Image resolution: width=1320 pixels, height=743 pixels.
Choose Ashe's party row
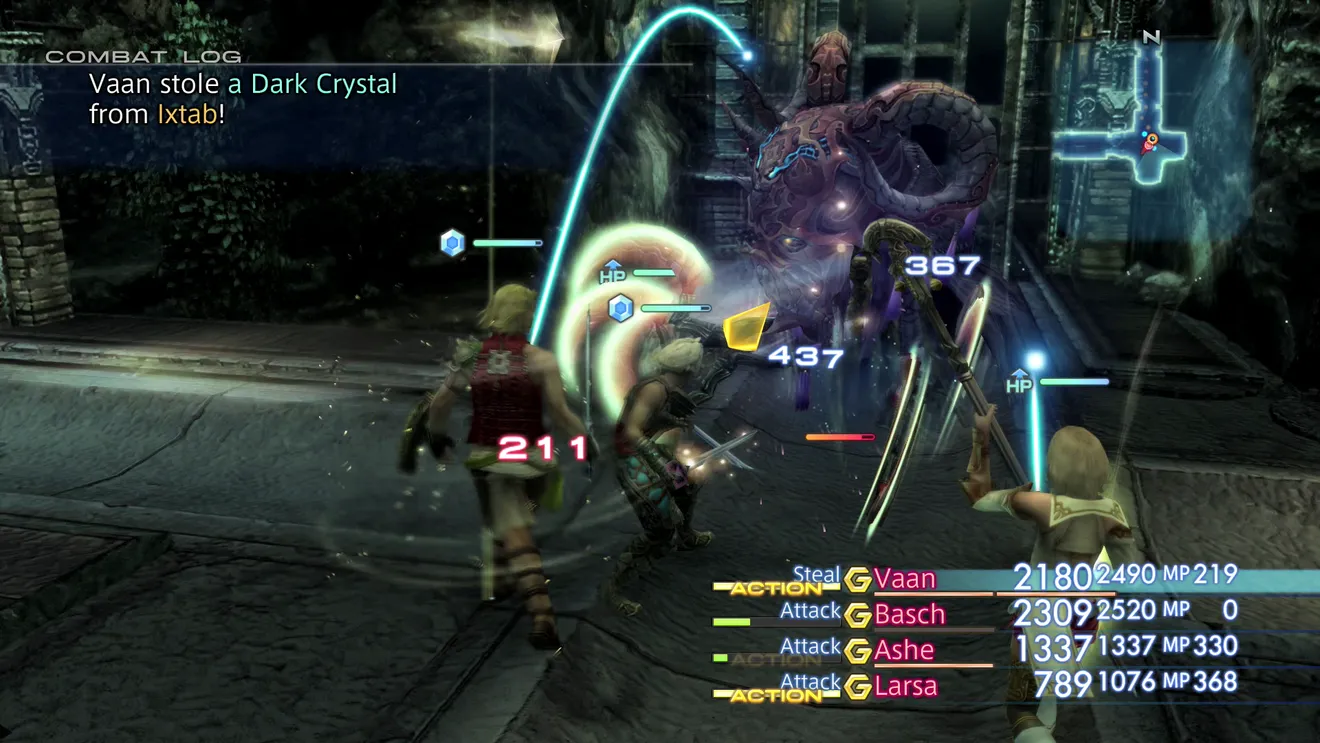pos(904,650)
